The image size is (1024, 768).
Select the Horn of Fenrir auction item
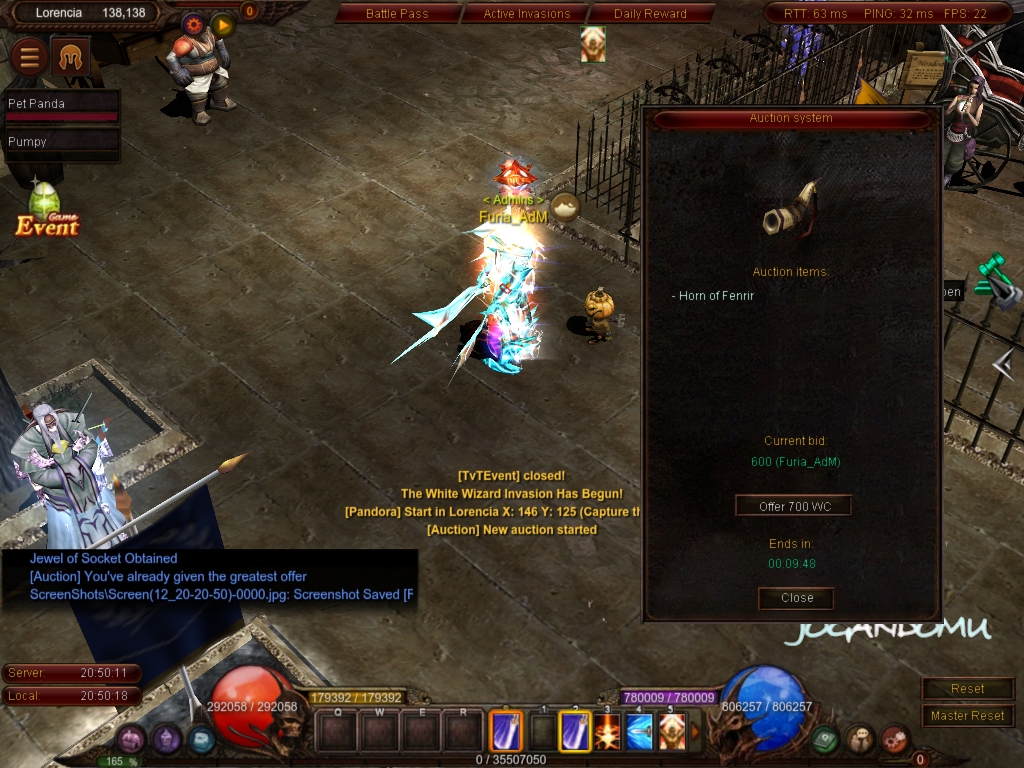[716, 296]
